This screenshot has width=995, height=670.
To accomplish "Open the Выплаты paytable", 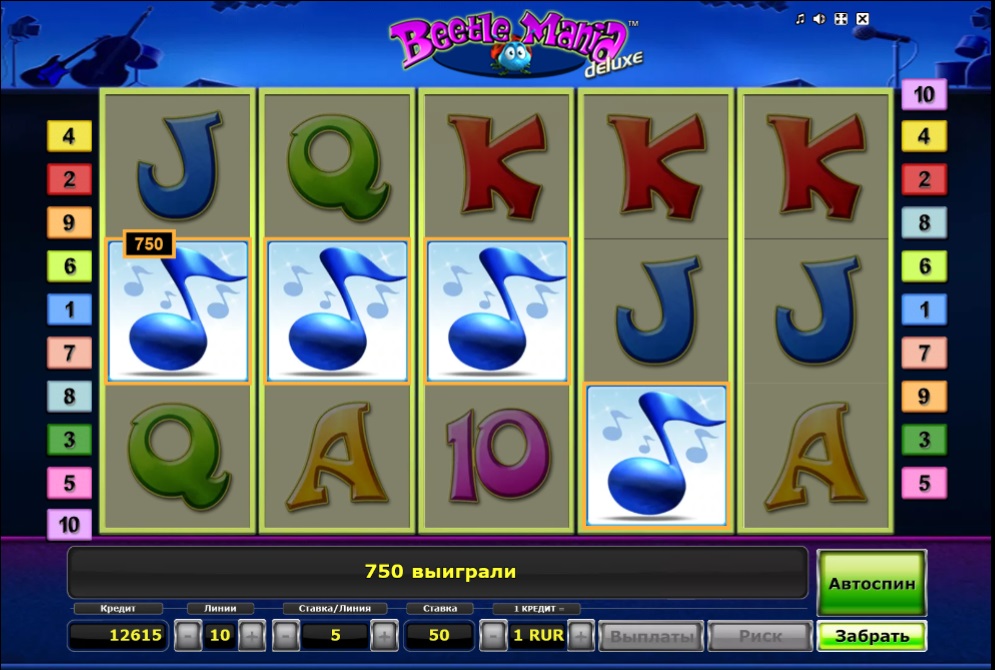I will tap(652, 636).
